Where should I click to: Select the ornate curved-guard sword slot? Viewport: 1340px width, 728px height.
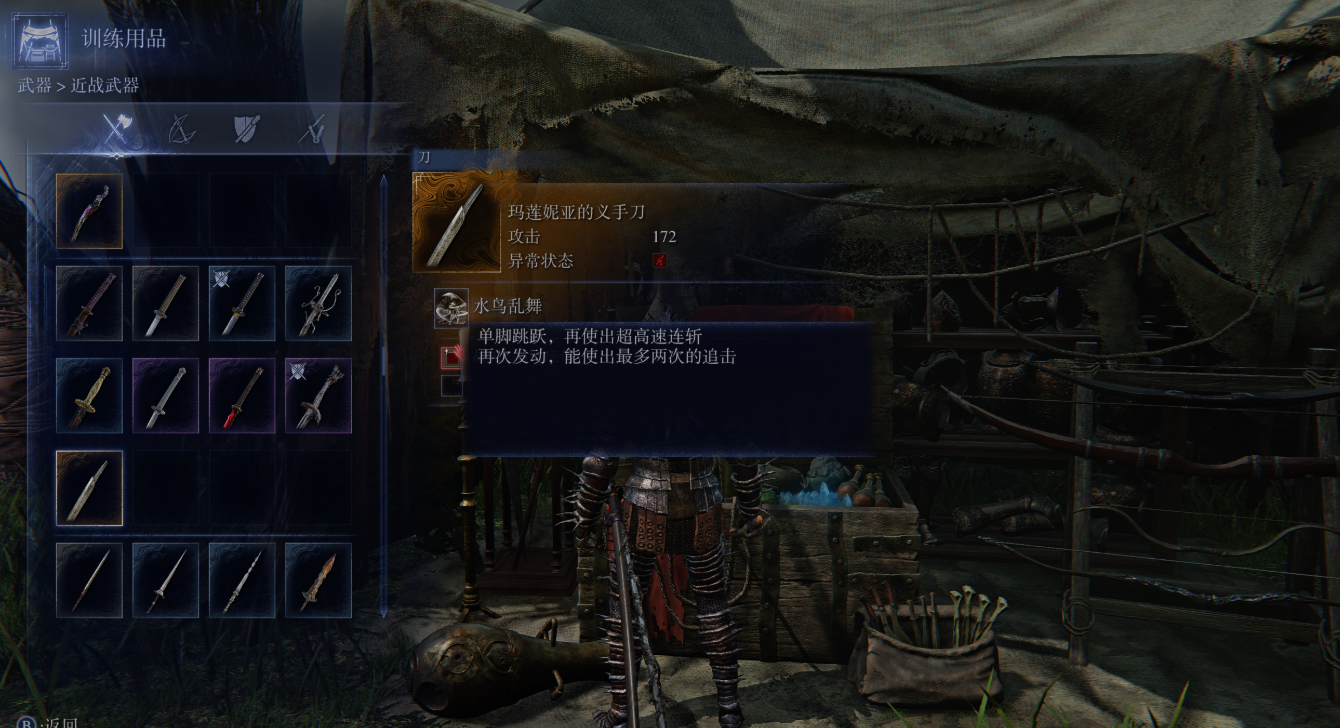pos(318,303)
